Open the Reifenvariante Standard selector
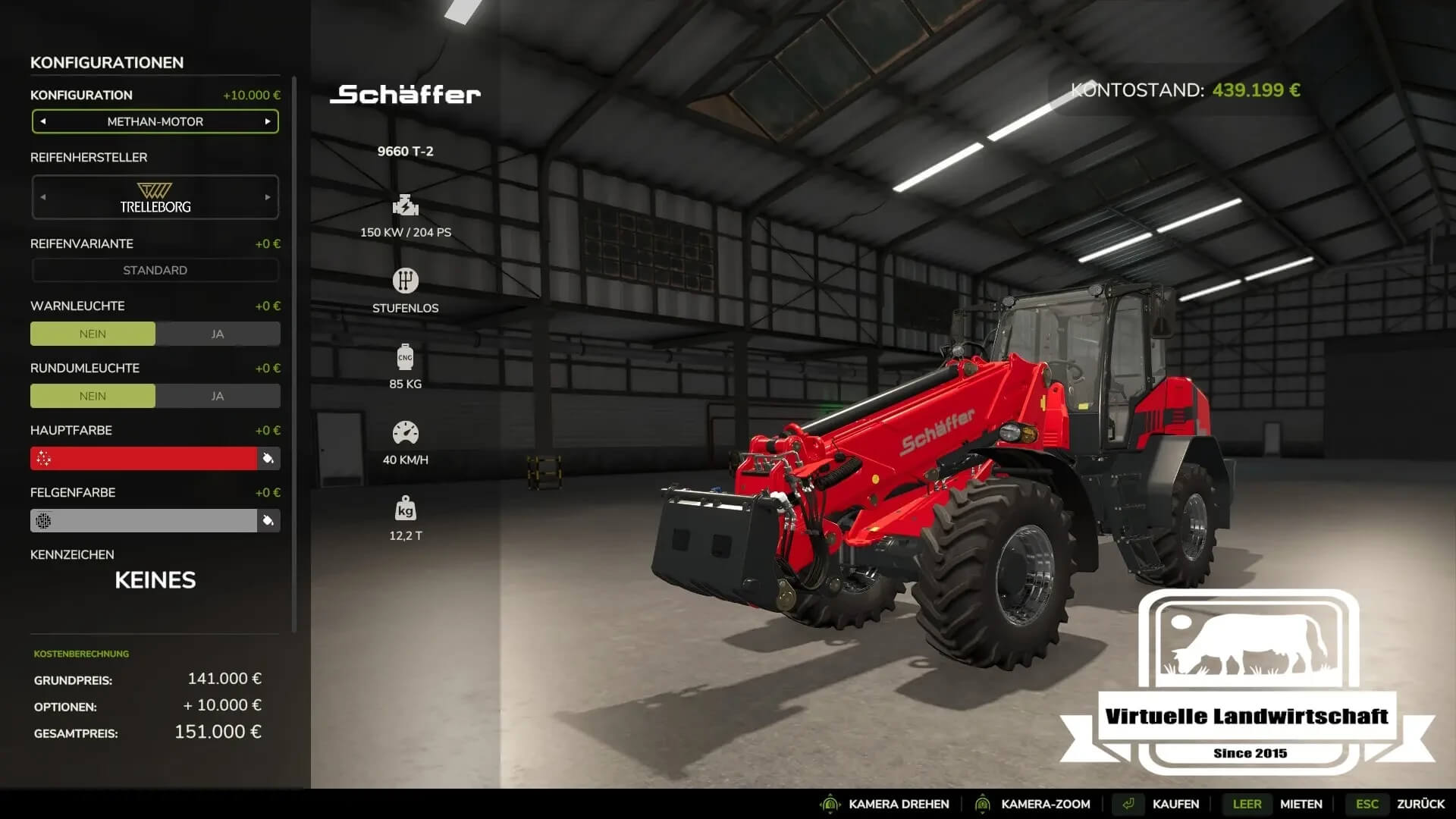 [155, 270]
